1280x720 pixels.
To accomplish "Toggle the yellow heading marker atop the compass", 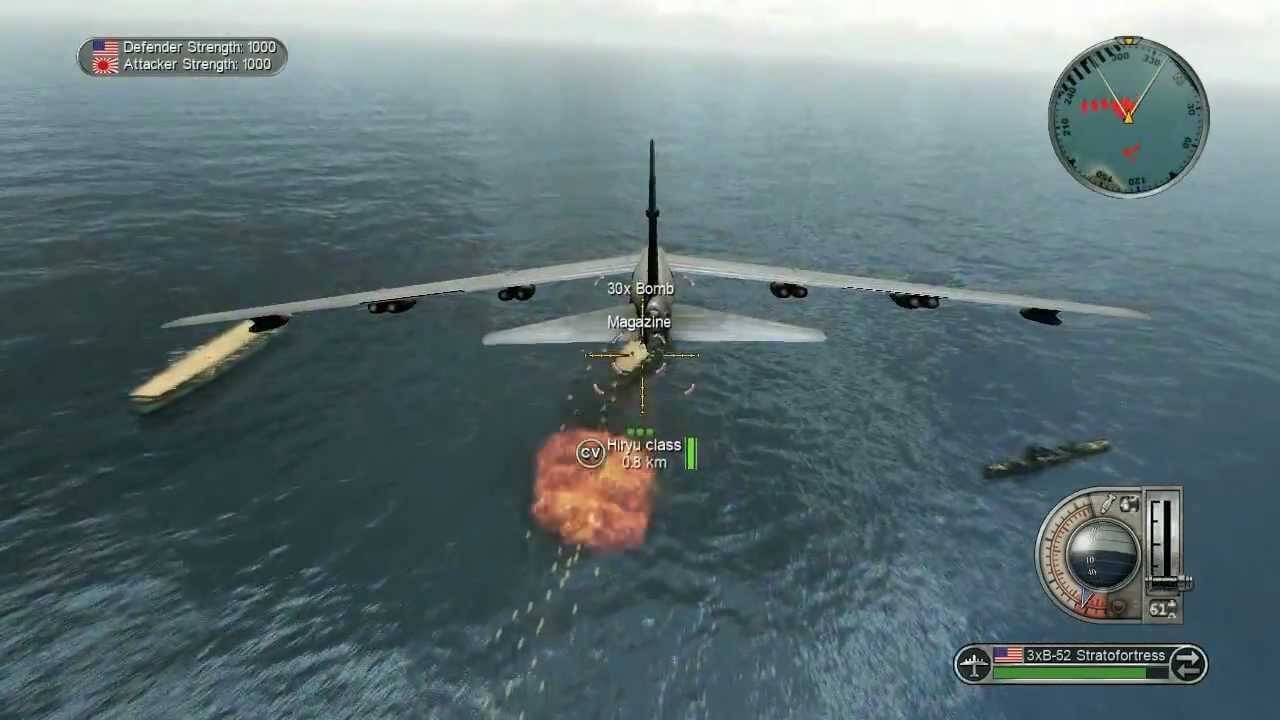I will (1128, 42).
